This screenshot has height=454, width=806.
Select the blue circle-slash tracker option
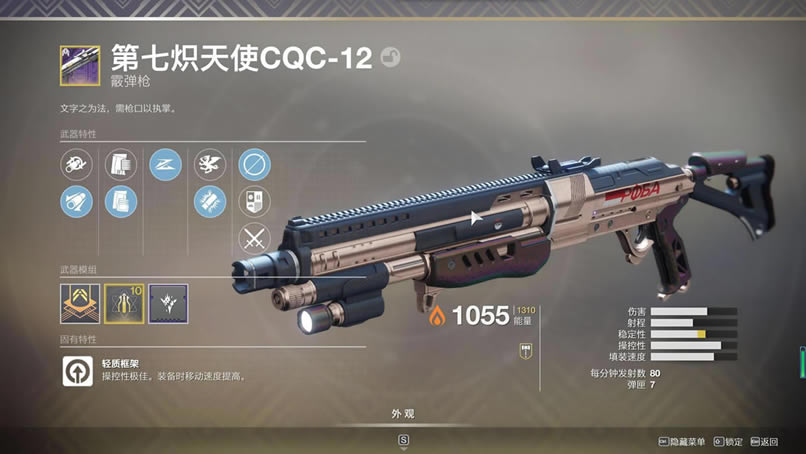(254, 164)
